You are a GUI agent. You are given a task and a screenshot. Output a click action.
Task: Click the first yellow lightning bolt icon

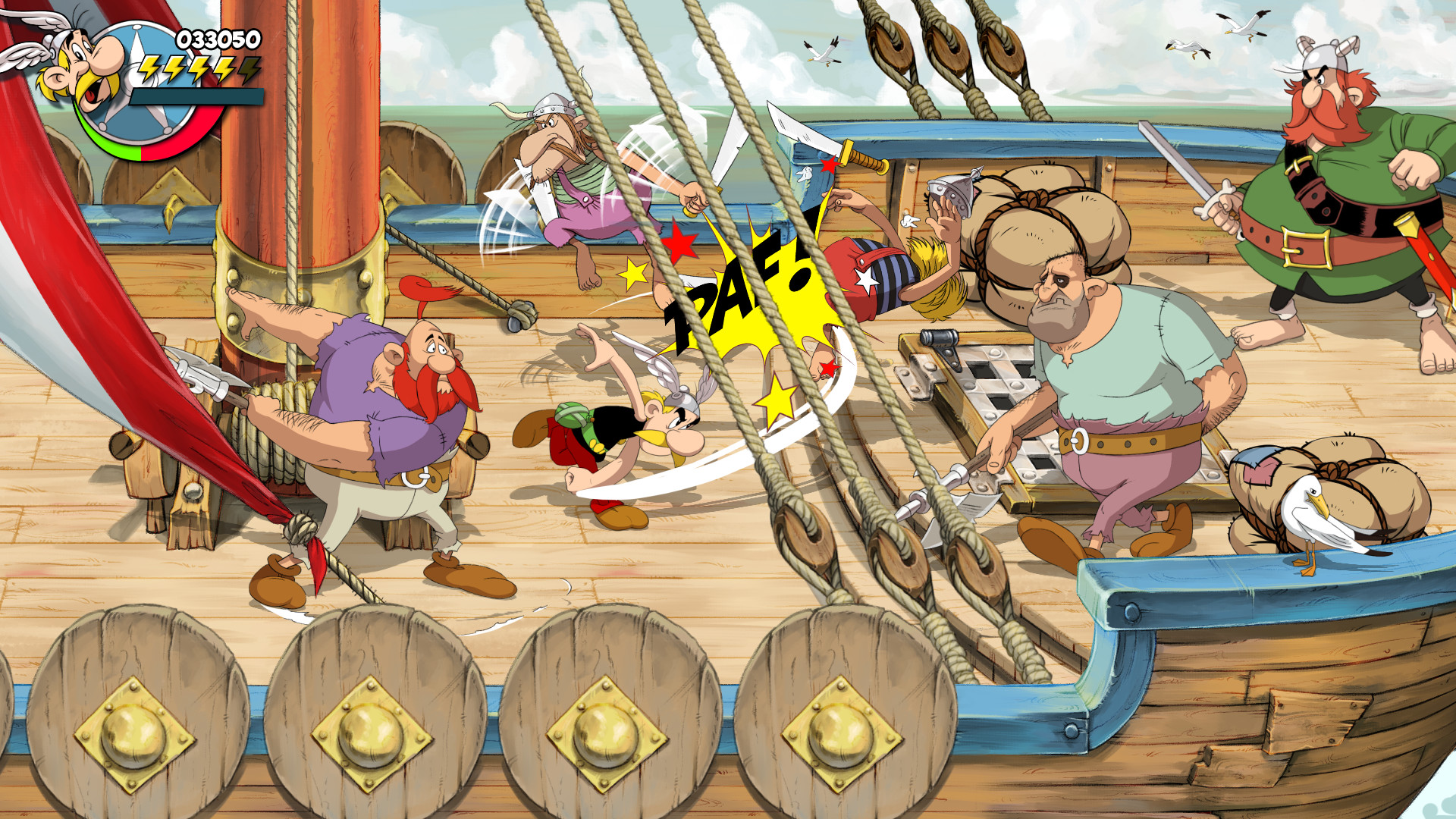click(149, 71)
